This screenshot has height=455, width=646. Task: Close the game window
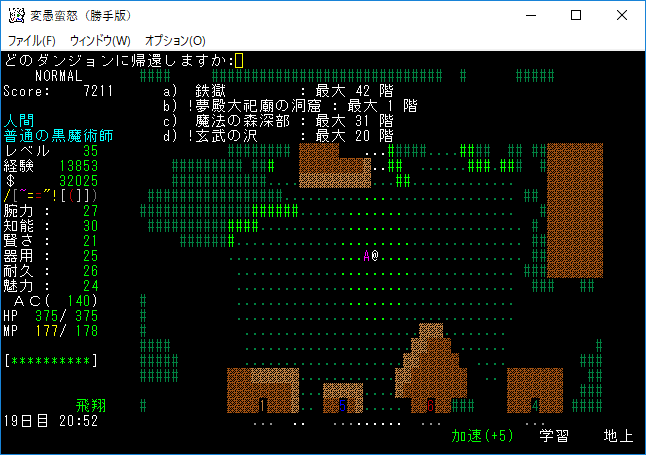point(622,15)
